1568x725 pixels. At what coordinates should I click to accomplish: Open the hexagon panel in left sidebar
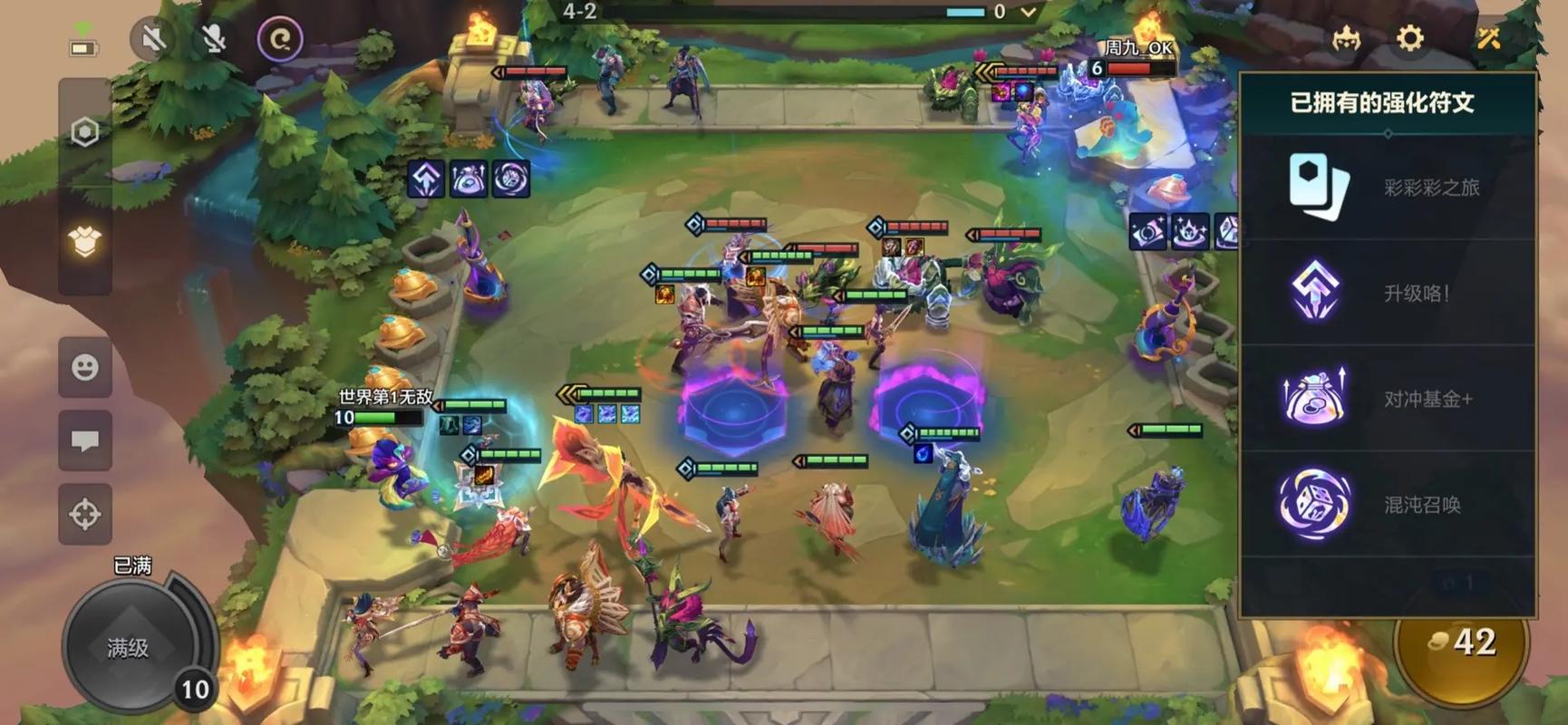click(x=85, y=132)
